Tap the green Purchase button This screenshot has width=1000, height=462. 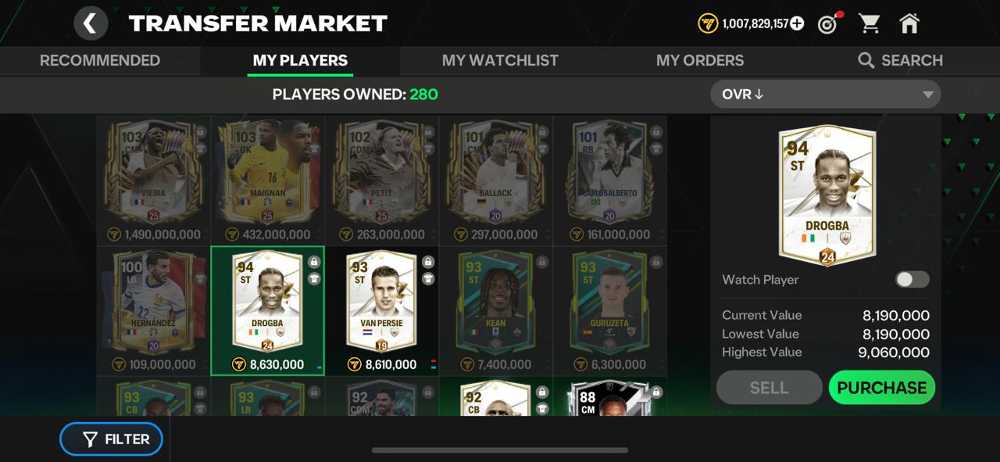coord(881,388)
